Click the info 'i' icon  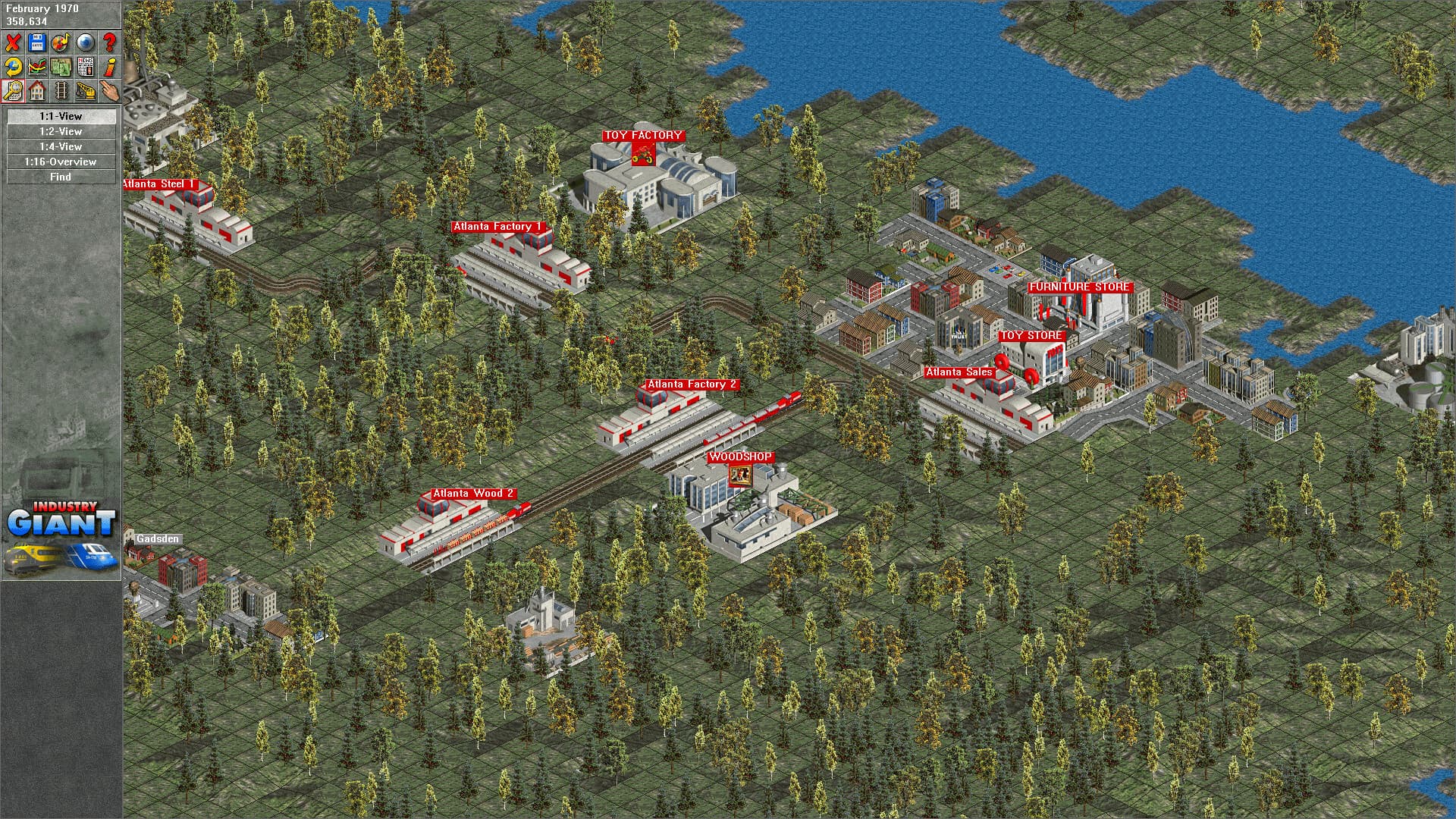(108, 67)
